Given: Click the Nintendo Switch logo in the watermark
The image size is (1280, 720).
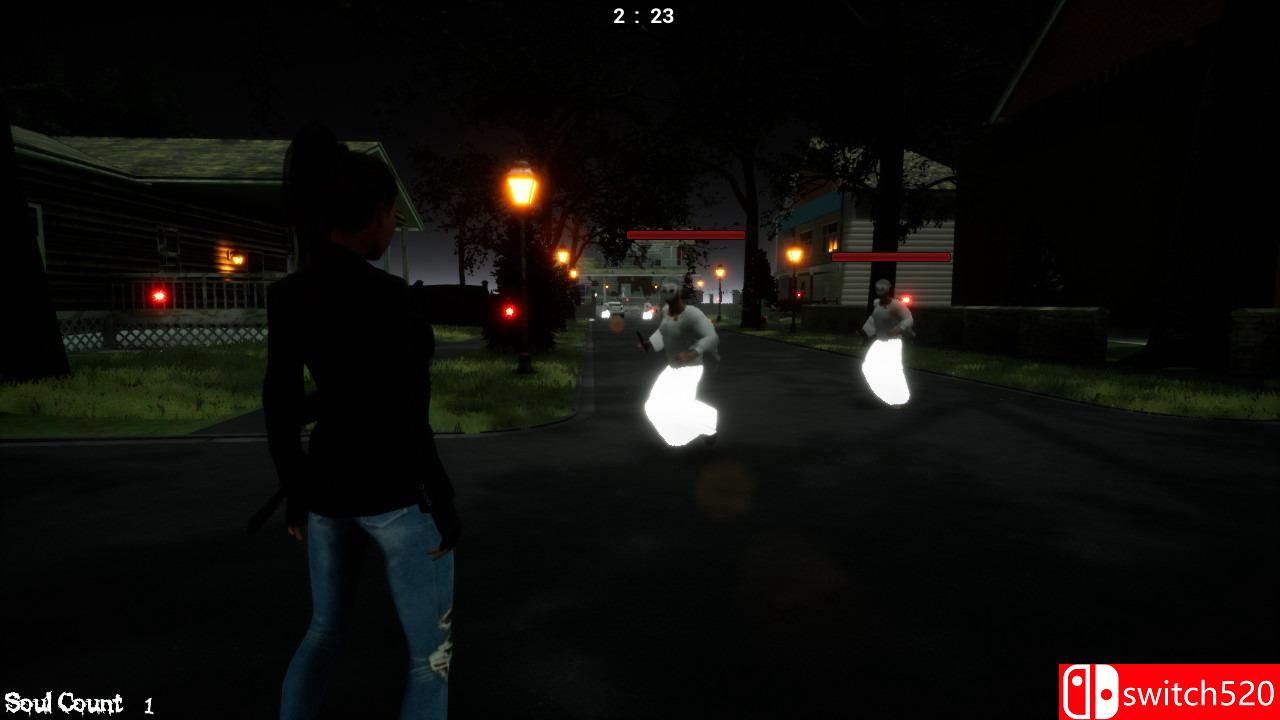Looking at the screenshot, I should (1089, 689).
